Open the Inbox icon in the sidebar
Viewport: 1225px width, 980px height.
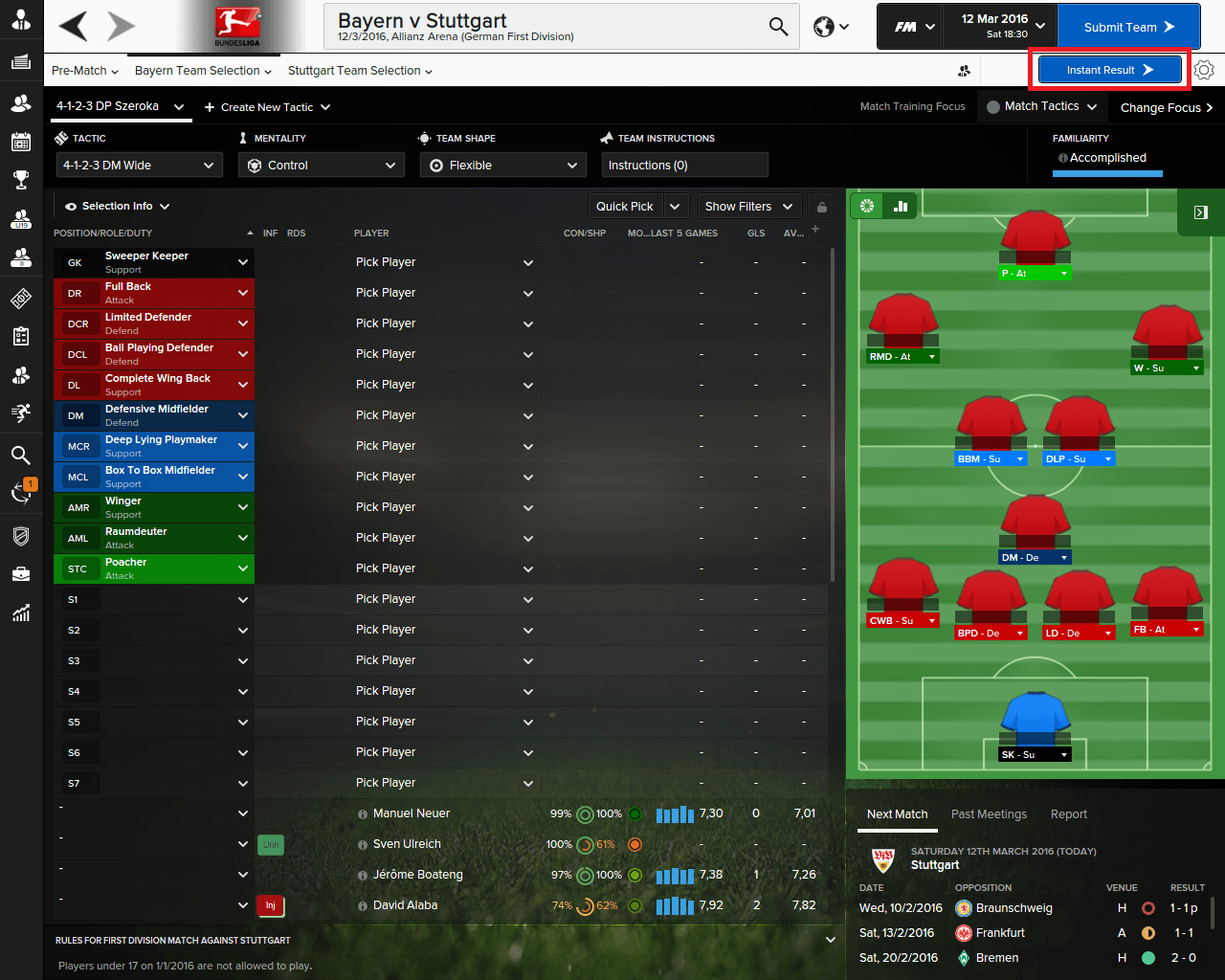click(21, 62)
